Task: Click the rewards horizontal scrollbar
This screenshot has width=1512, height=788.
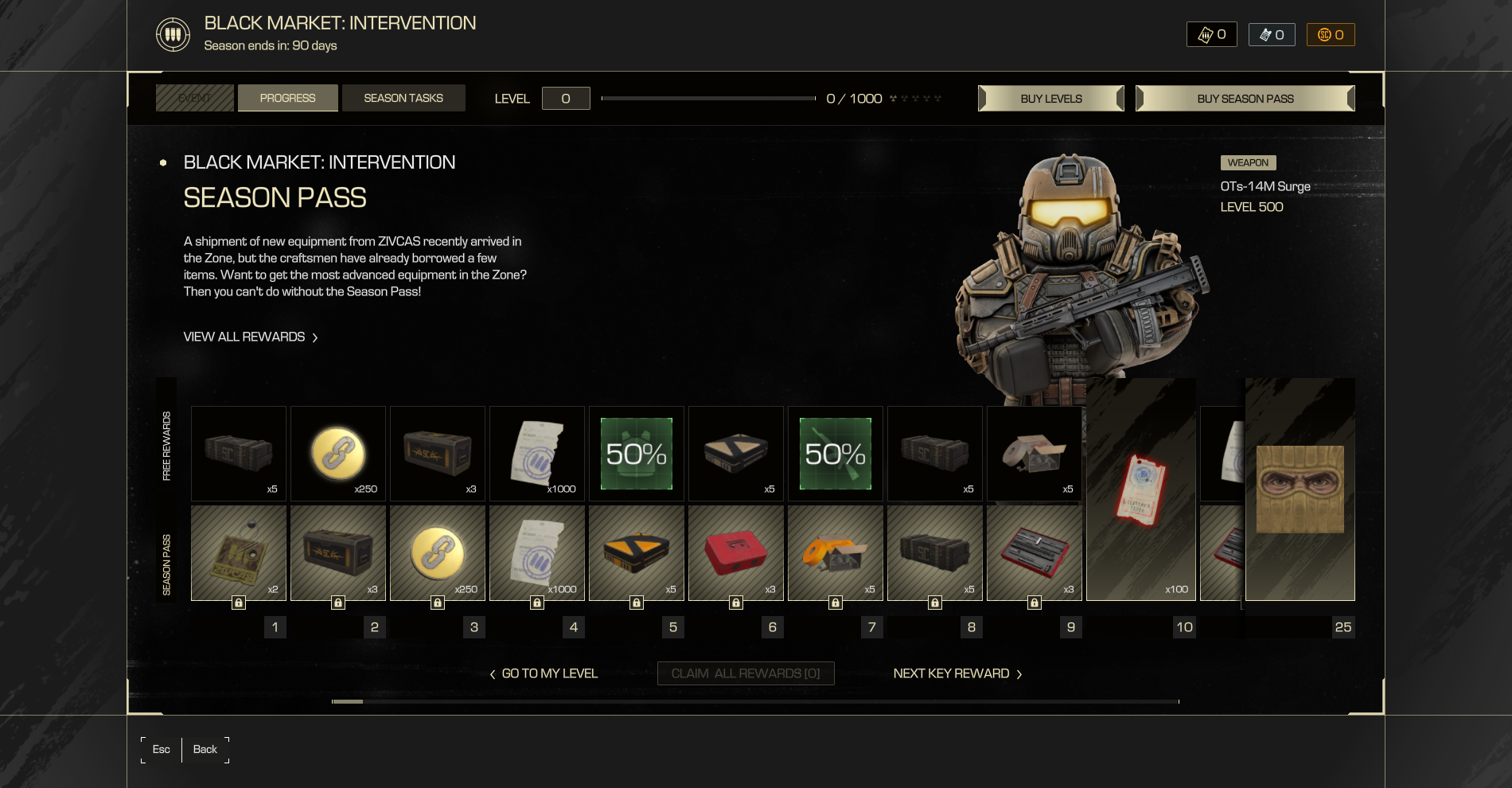Action: pos(754,701)
